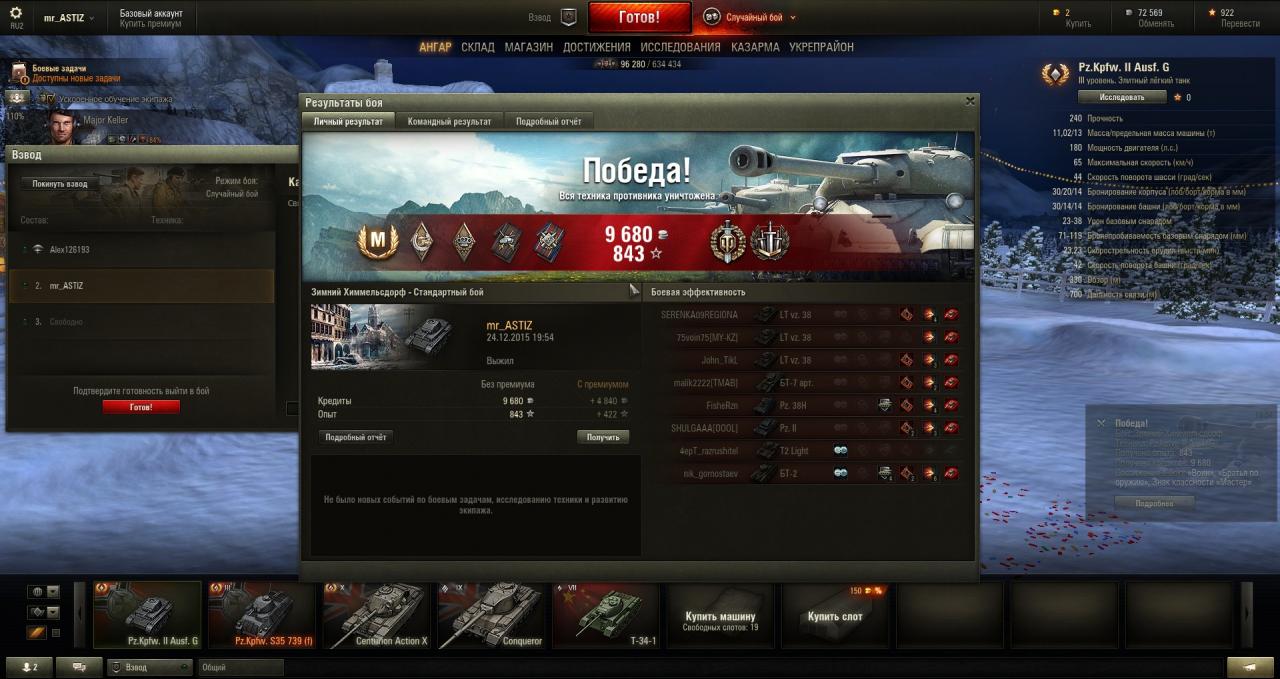Screen dimensions: 1280x679
Task: Go to the МАГАЗИН section
Action: click(528, 47)
